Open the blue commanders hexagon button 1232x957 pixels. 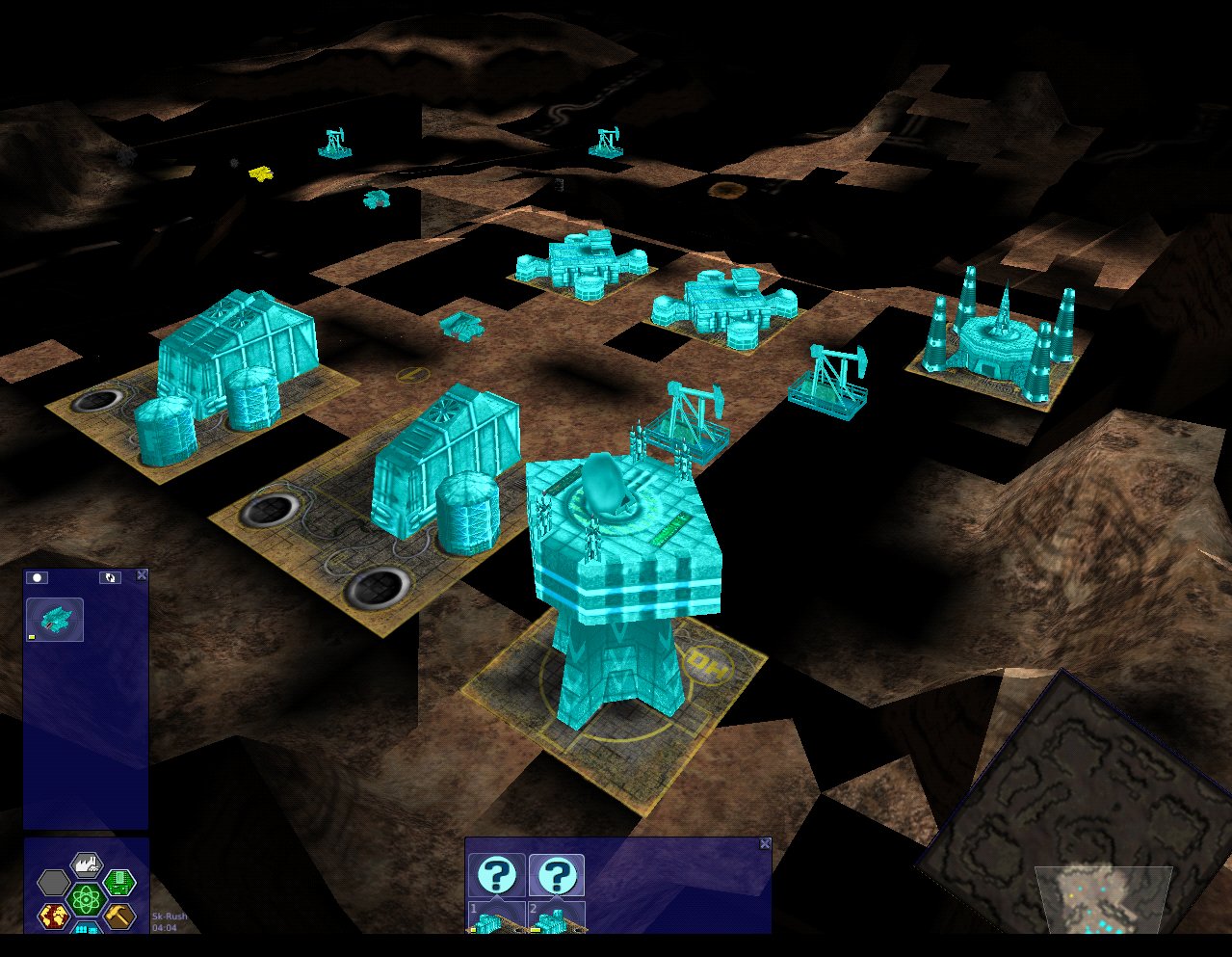click(x=87, y=927)
